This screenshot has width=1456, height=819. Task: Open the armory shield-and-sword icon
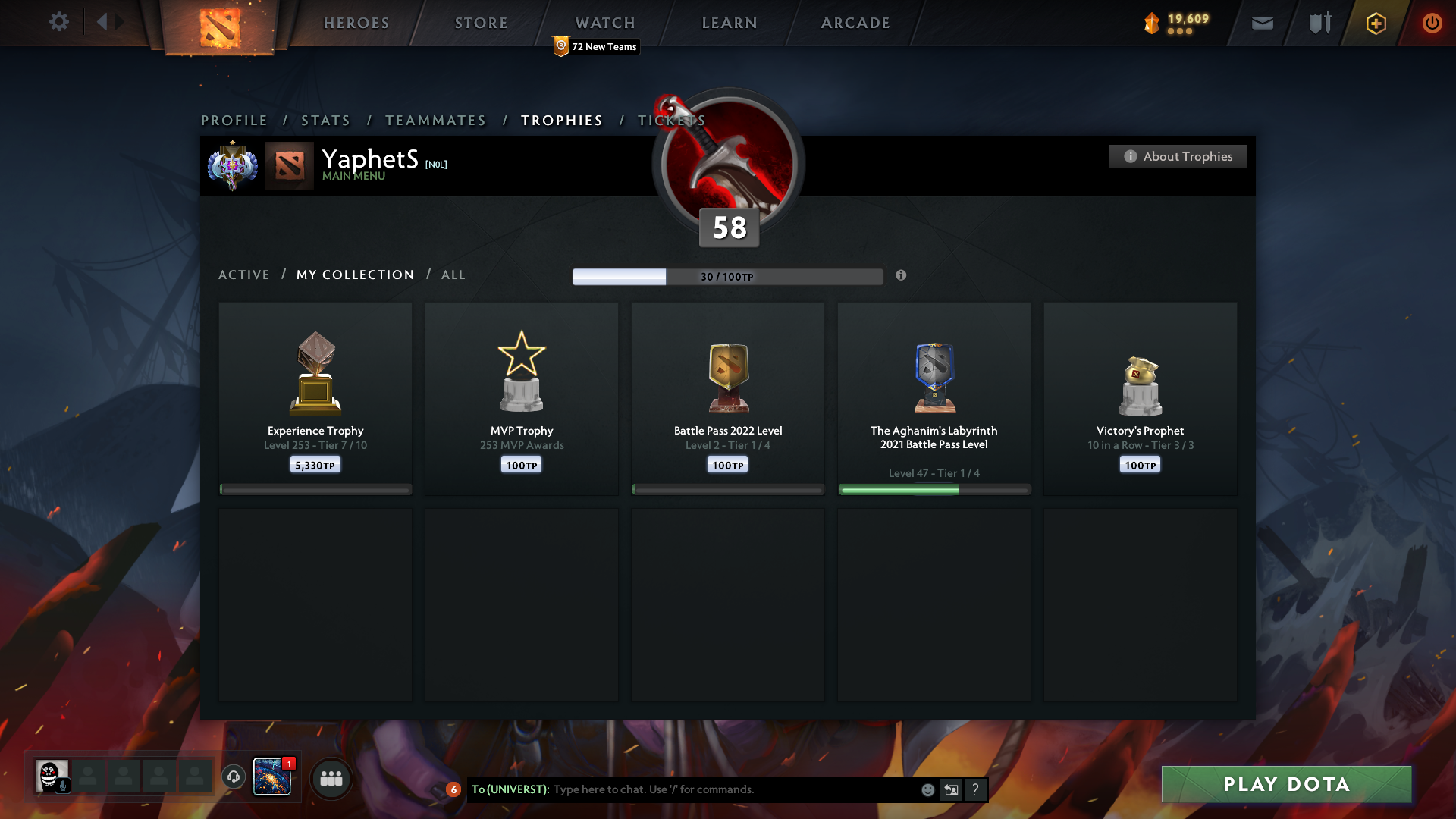click(x=1319, y=23)
